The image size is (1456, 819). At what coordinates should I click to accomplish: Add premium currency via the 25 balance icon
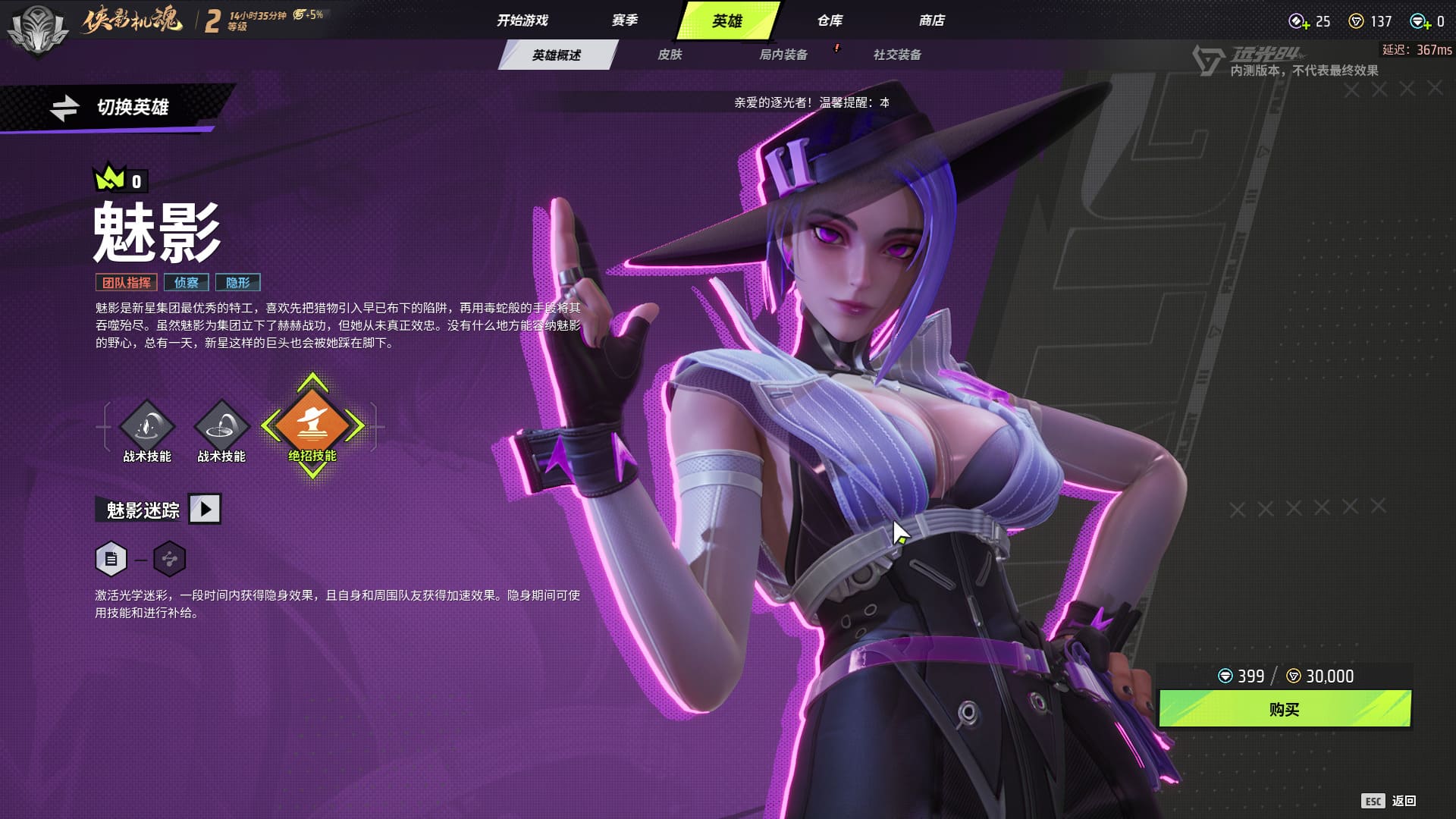(x=1299, y=22)
